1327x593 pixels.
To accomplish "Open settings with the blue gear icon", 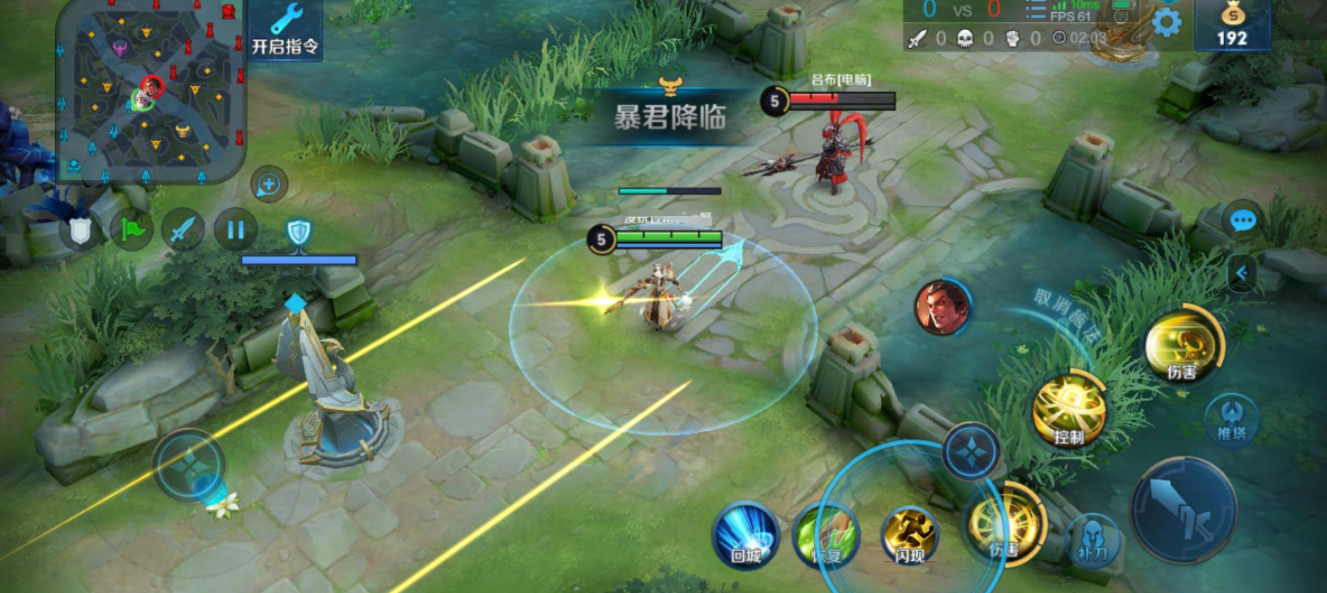I will [1166, 22].
